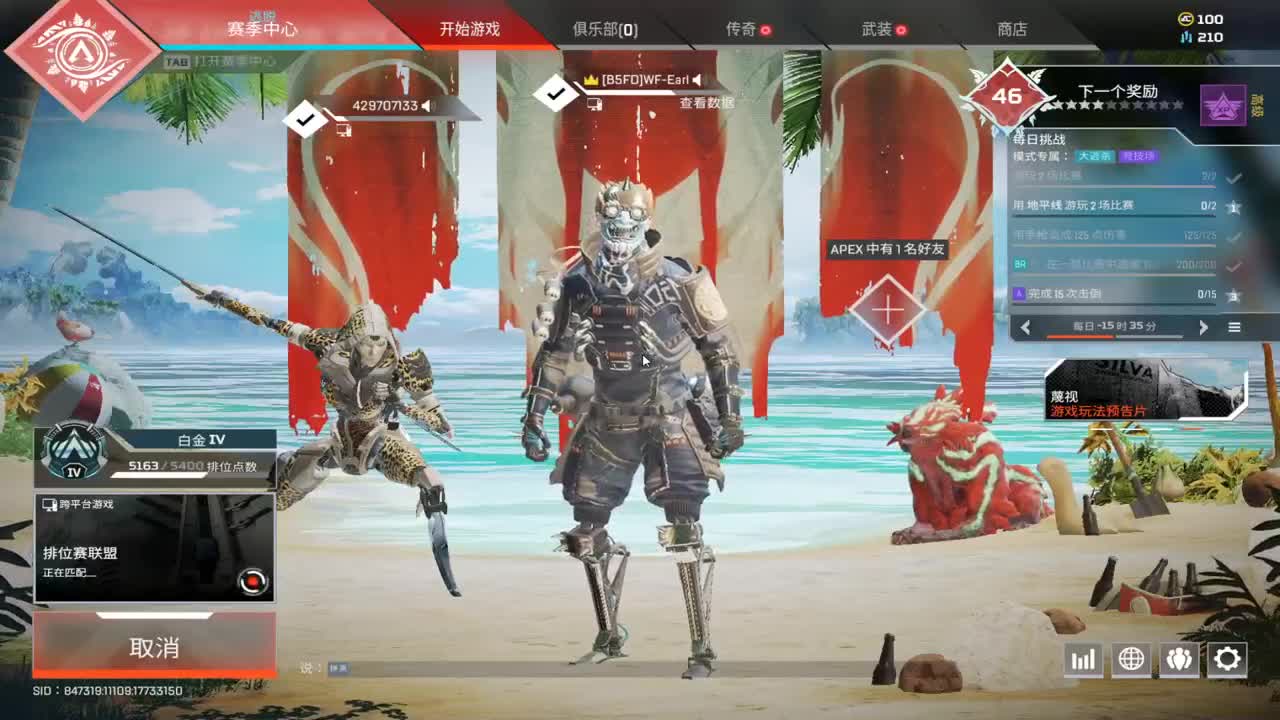1280x720 pixels.
Task: Open the stats bar chart icon
Action: (x=1083, y=659)
